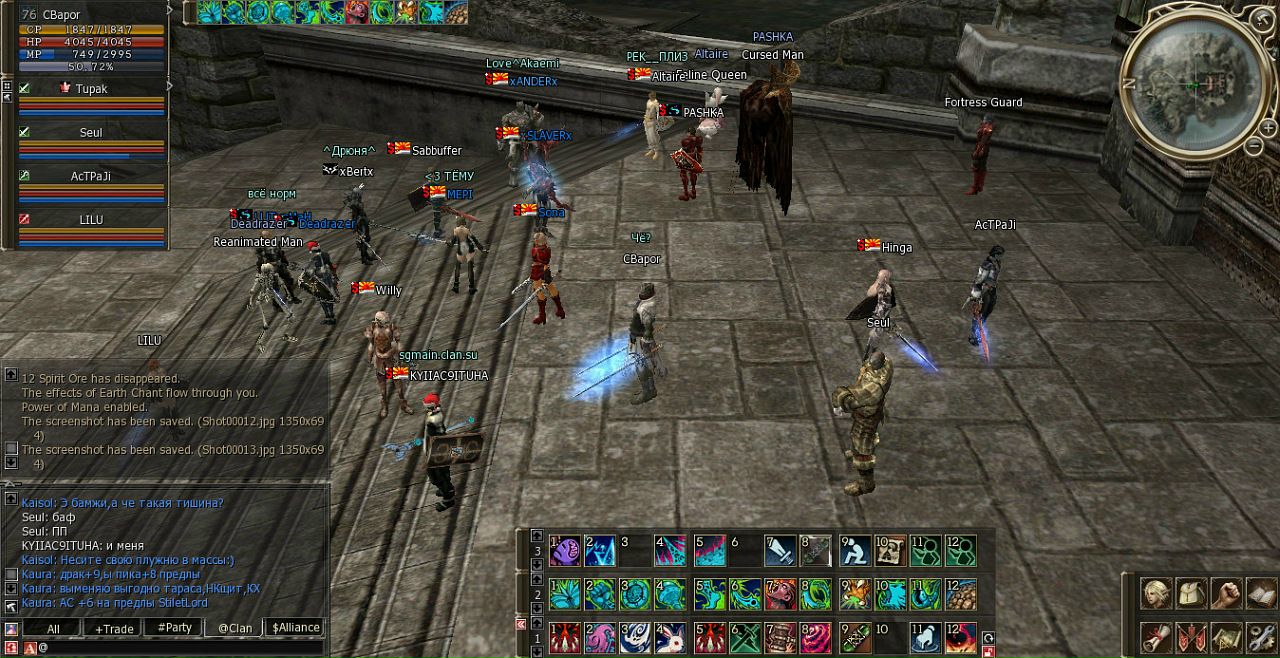Click the circular minimap radar
This screenshot has width=1280, height=658.
click(x=1197, y=85)
